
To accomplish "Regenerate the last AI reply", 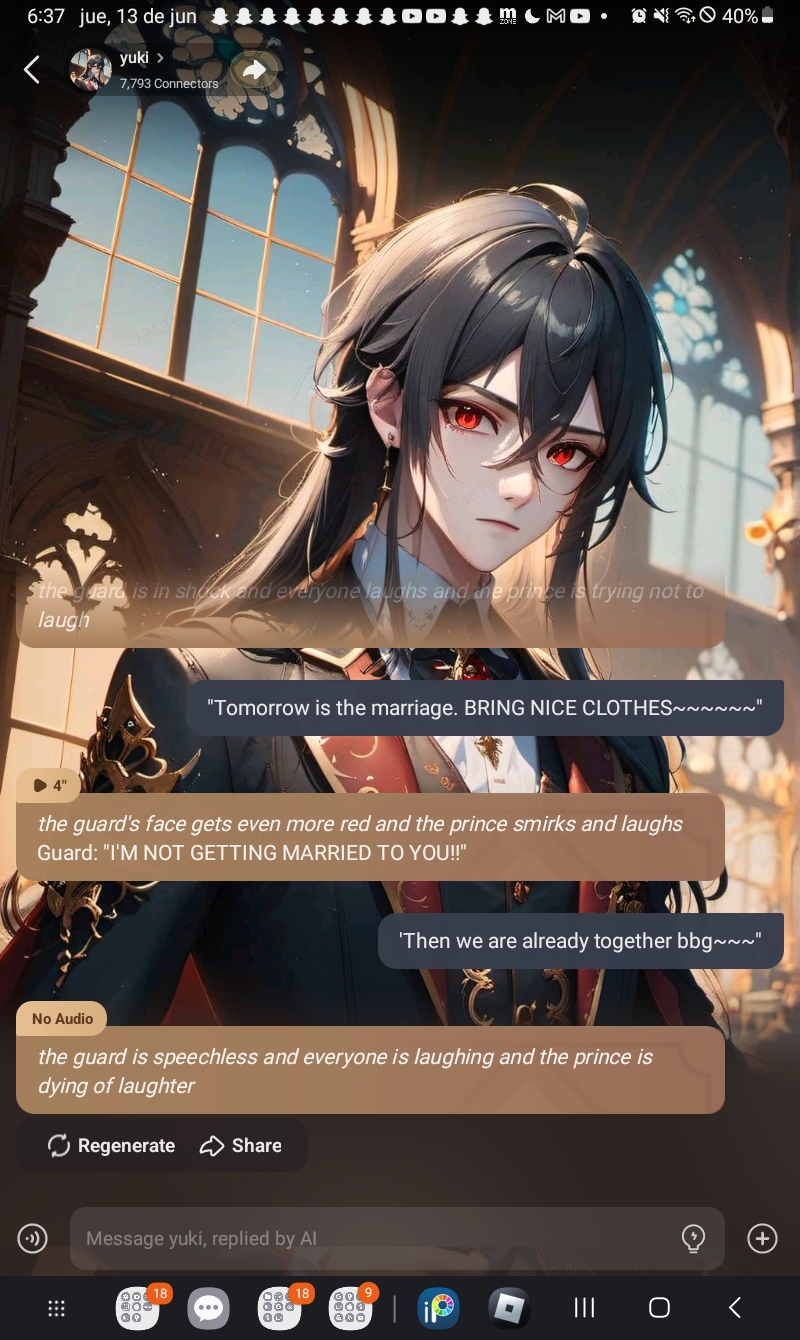I will point(111,1146).
